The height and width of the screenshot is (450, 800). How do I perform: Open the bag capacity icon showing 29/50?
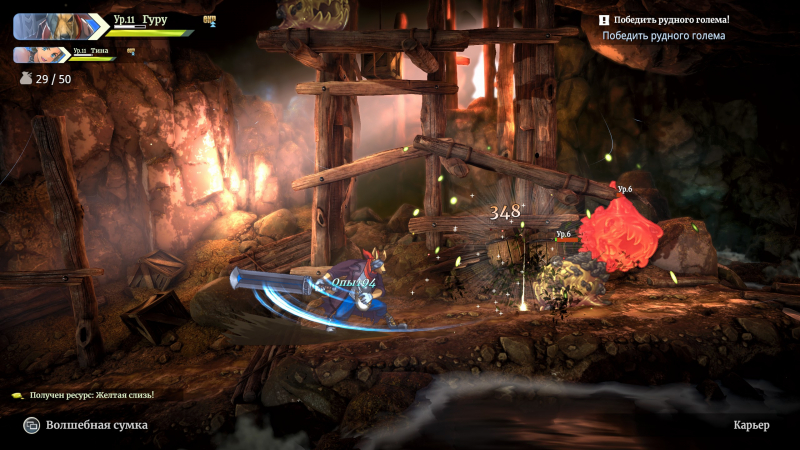pos(25,78)
